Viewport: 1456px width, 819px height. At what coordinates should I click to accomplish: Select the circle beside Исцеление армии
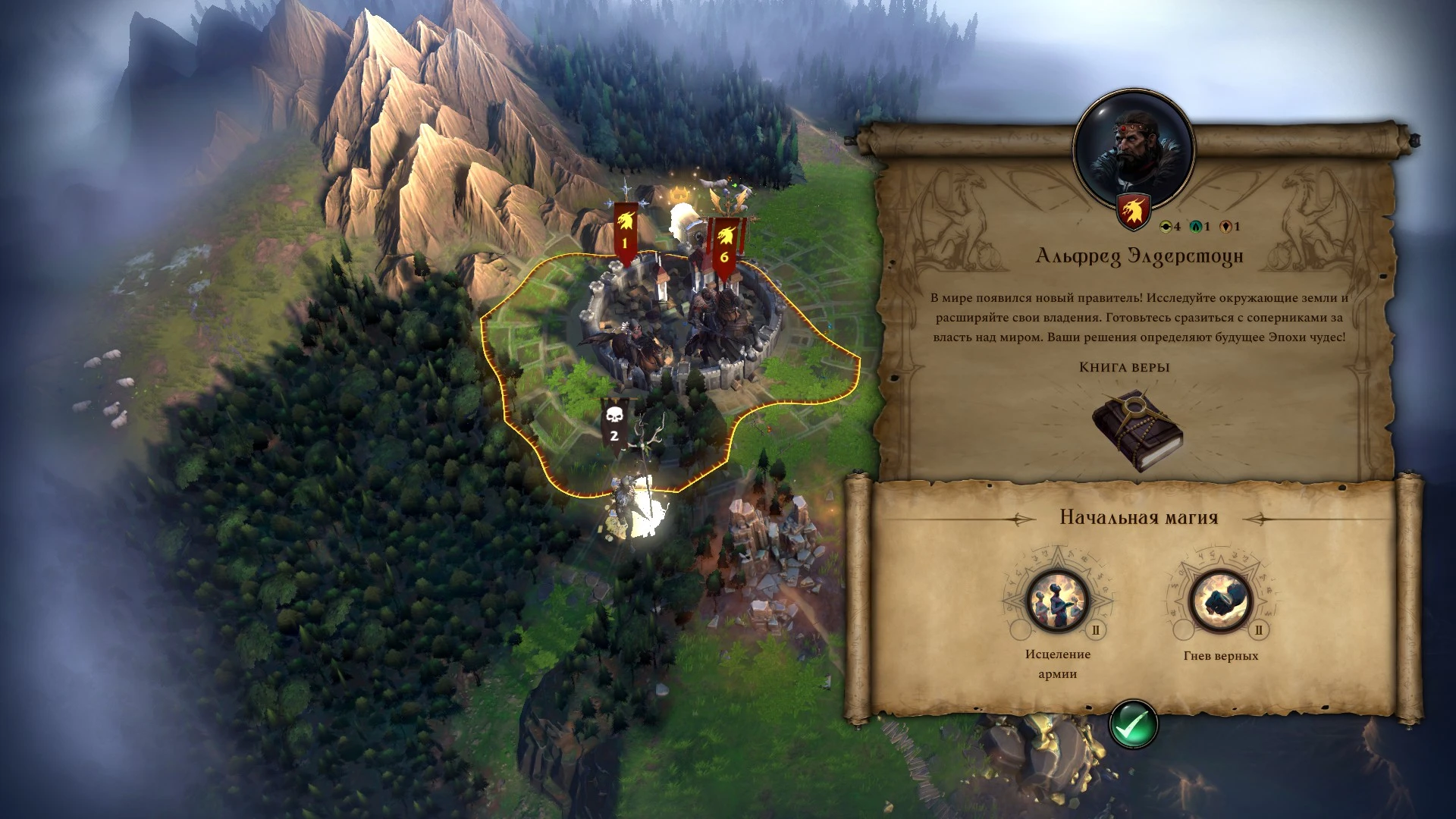(x=1021, y=630)
